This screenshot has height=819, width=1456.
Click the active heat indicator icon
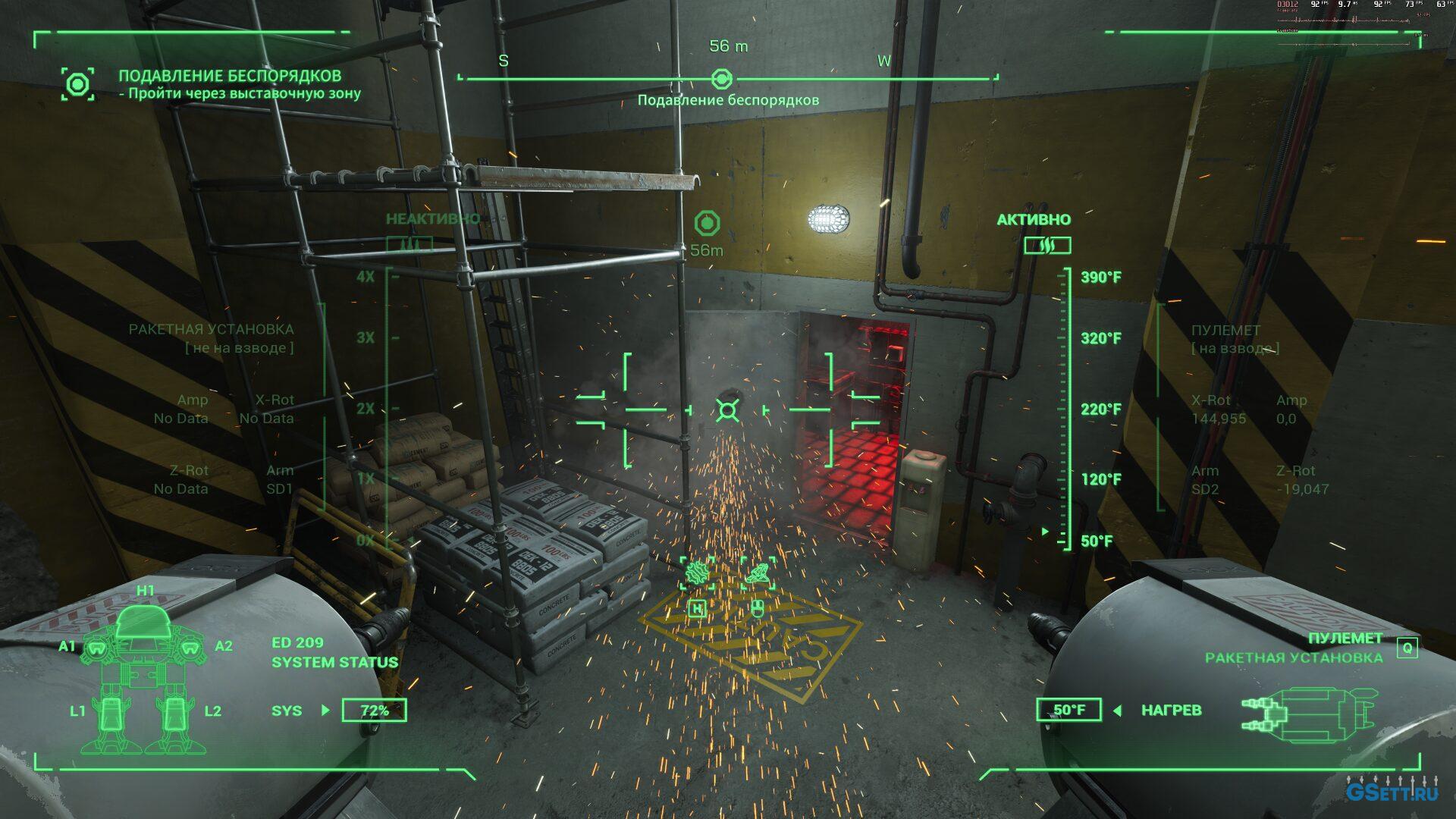click(x=1047, y=245)
